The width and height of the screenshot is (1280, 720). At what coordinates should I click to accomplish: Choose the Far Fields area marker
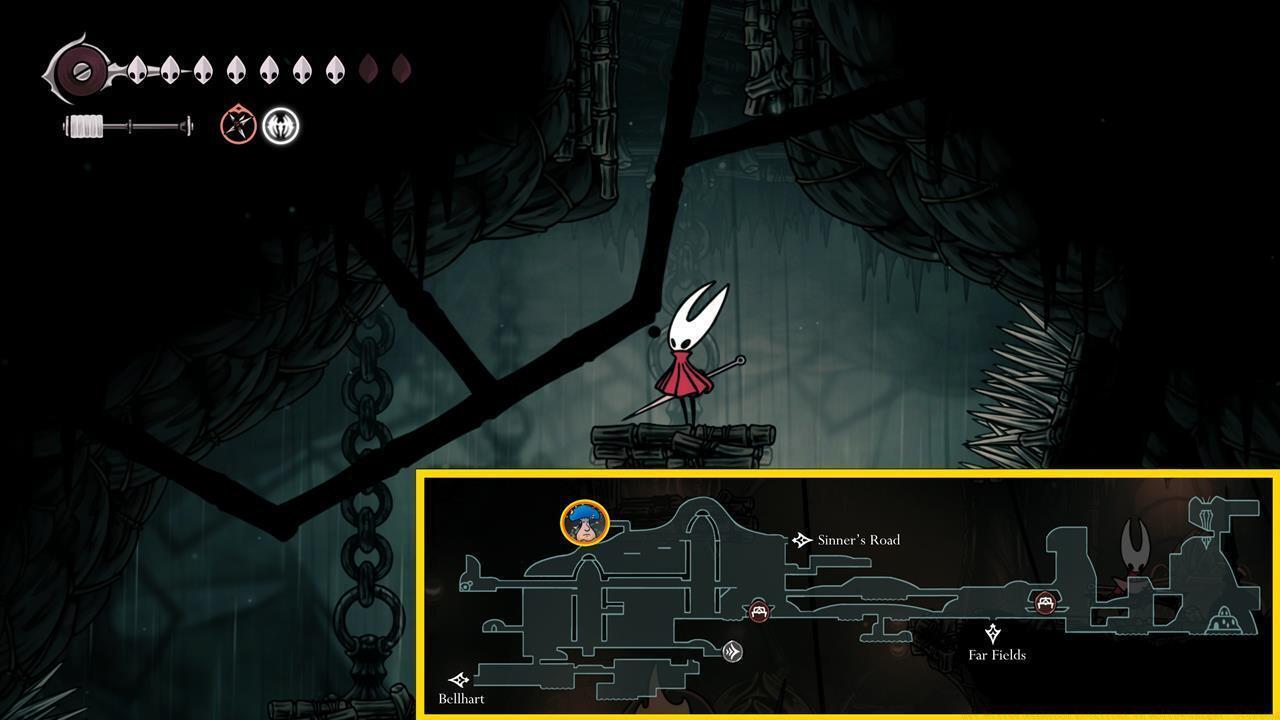(993, 633)
